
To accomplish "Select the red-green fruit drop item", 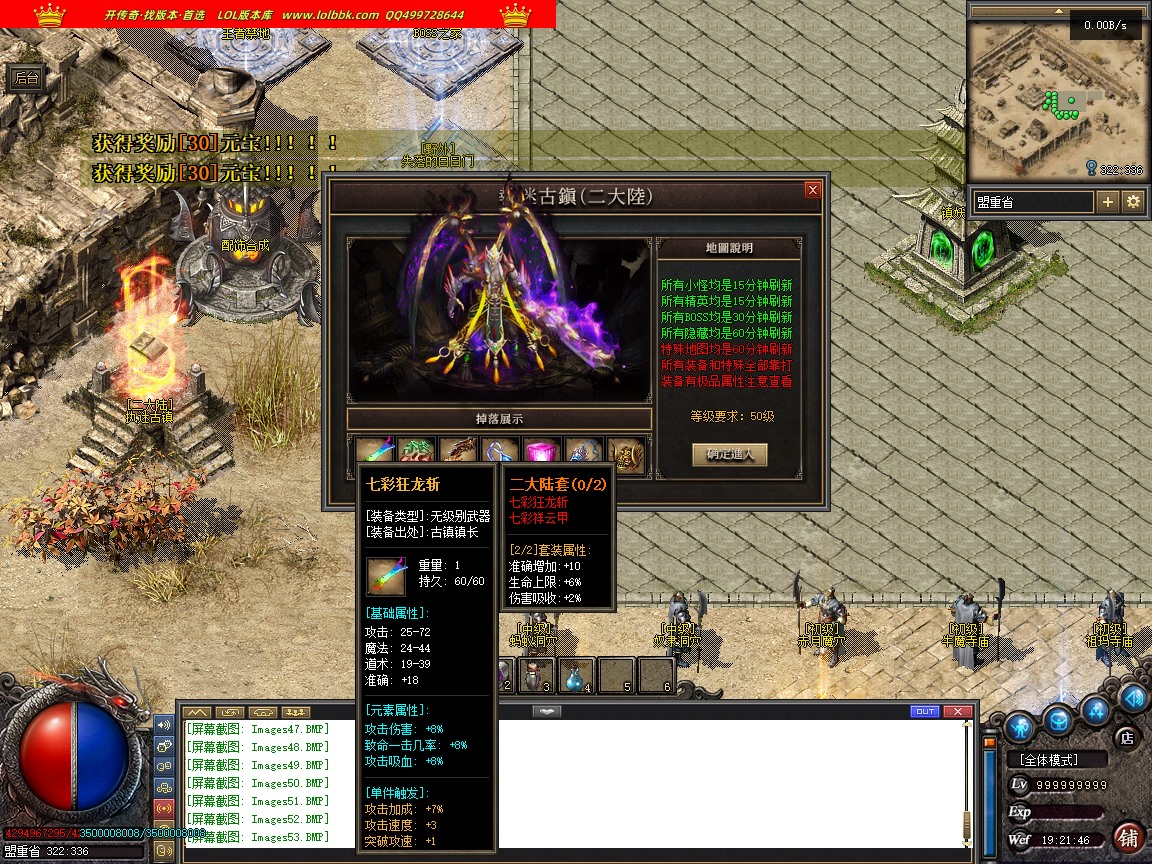I will pyautogui.click(x=415, y=453).
